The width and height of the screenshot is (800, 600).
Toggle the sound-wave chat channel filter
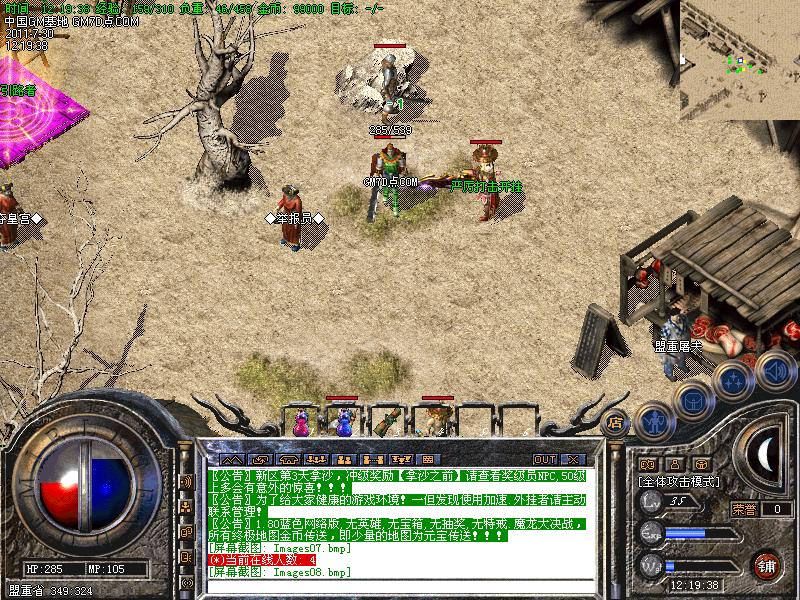(186, 481)
